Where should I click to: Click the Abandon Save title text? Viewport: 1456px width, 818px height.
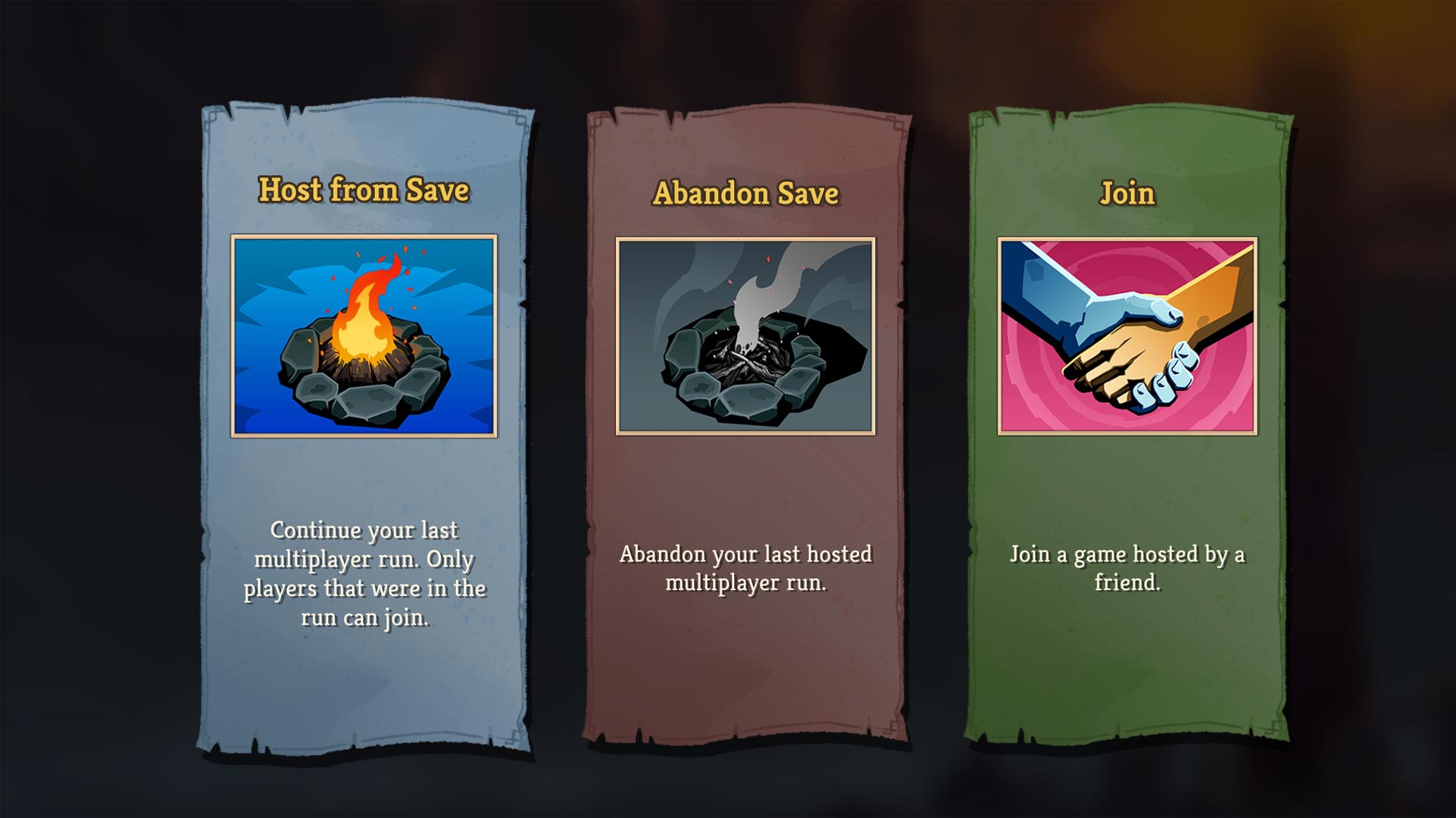pos(746,195)
